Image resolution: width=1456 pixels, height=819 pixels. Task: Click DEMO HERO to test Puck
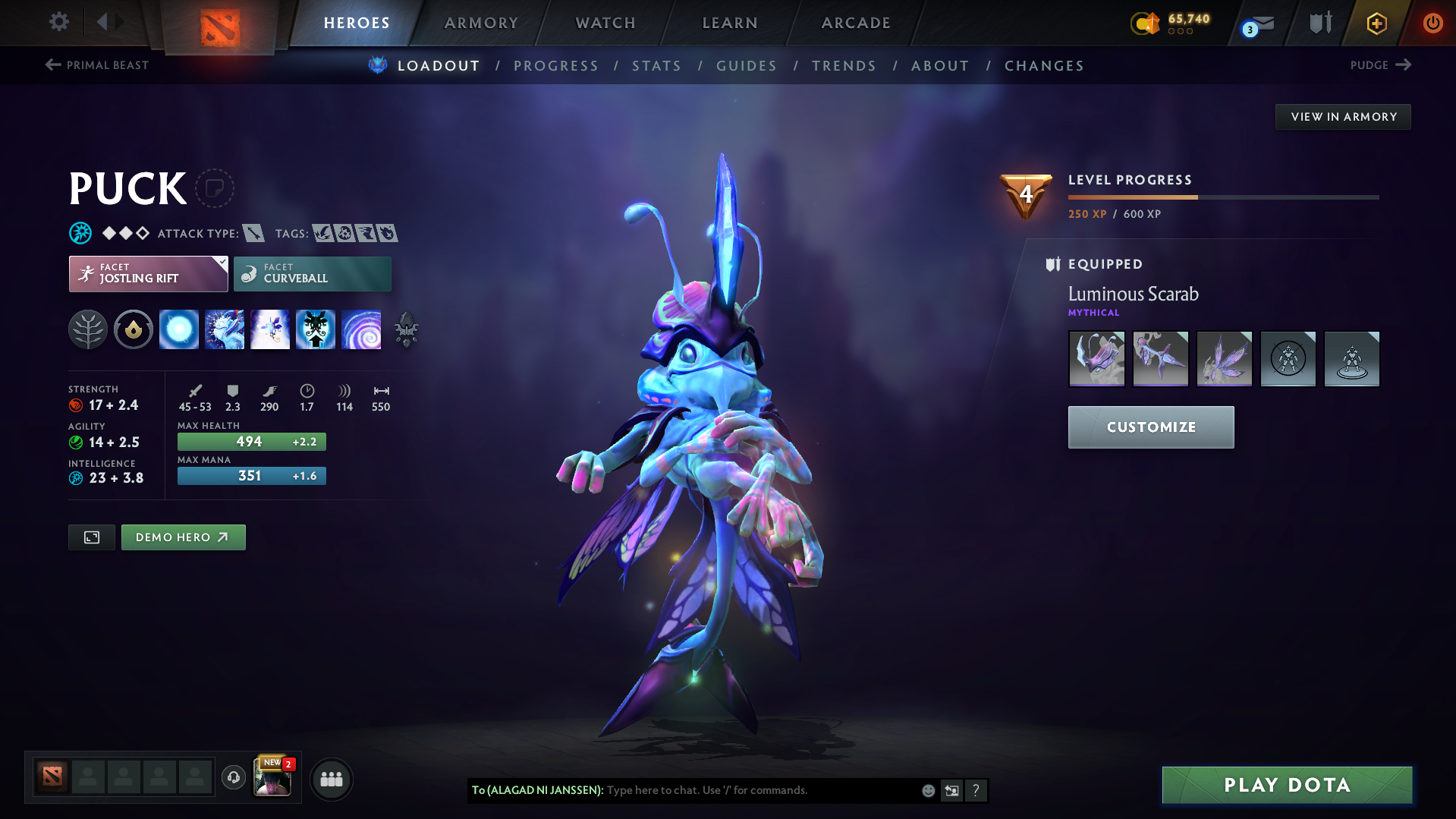[x=183, y=537]
